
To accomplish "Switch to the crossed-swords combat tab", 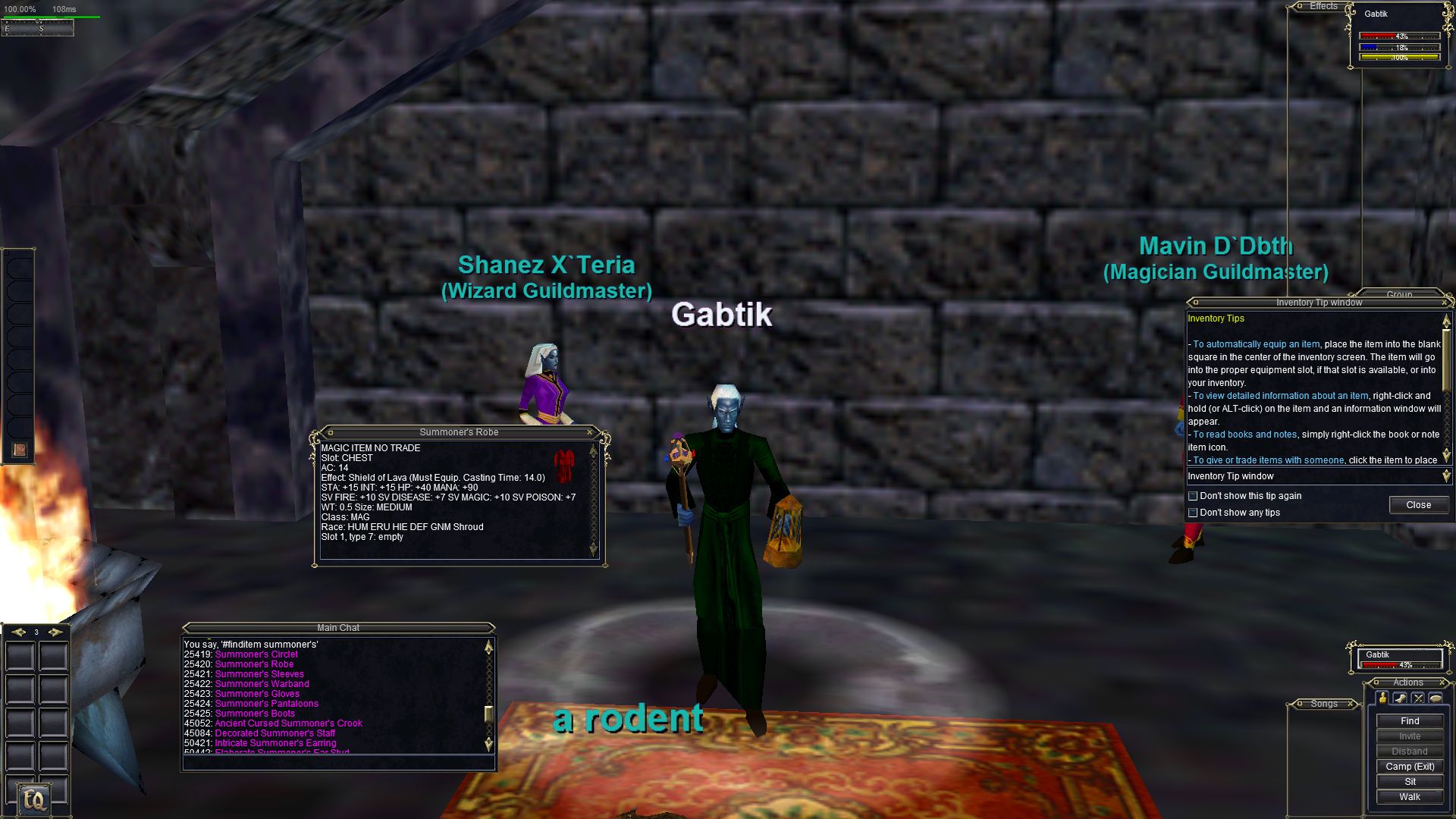I will click(1417, 698).
